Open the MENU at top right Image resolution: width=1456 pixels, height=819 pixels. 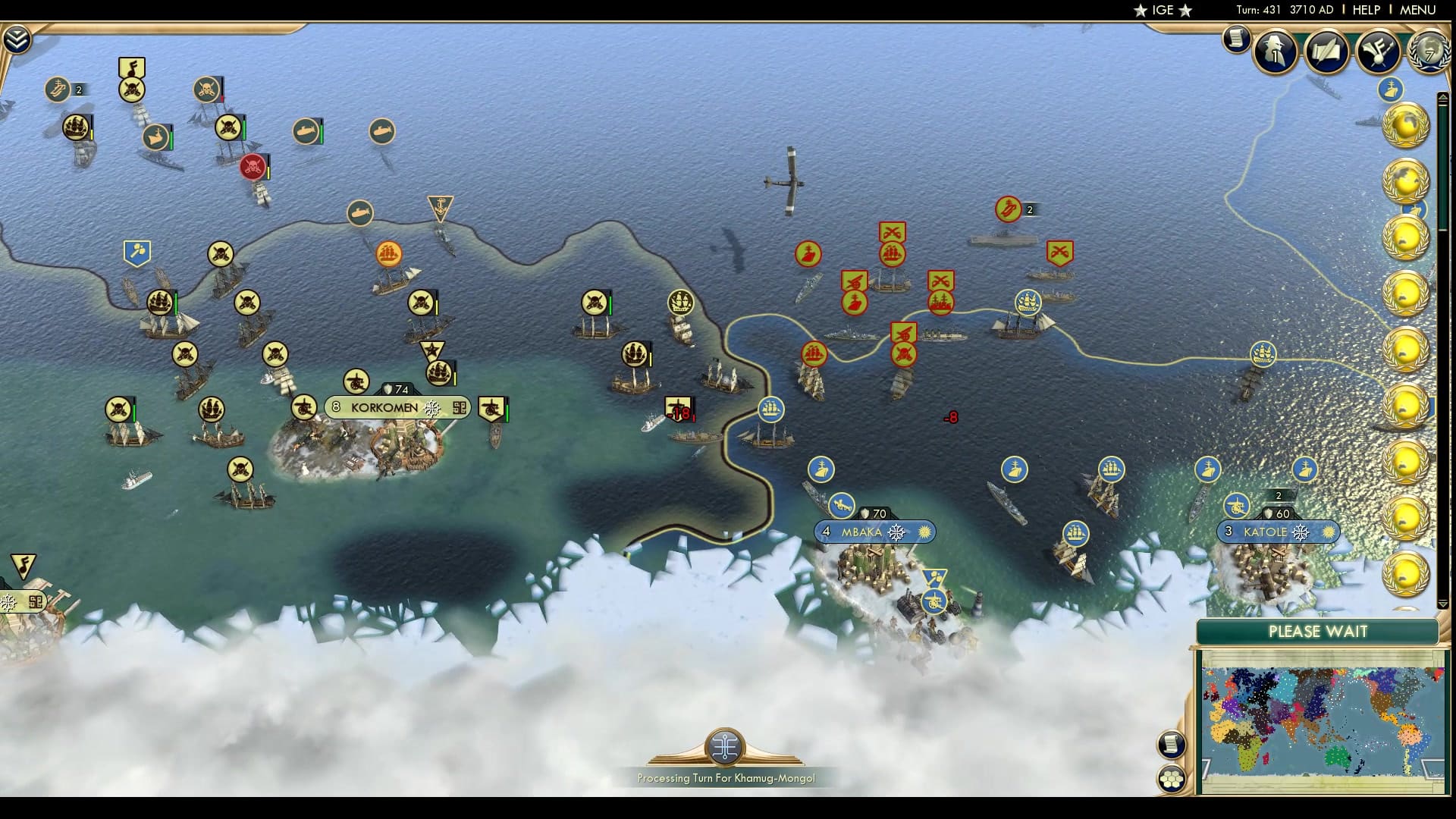pos(1417,11)
